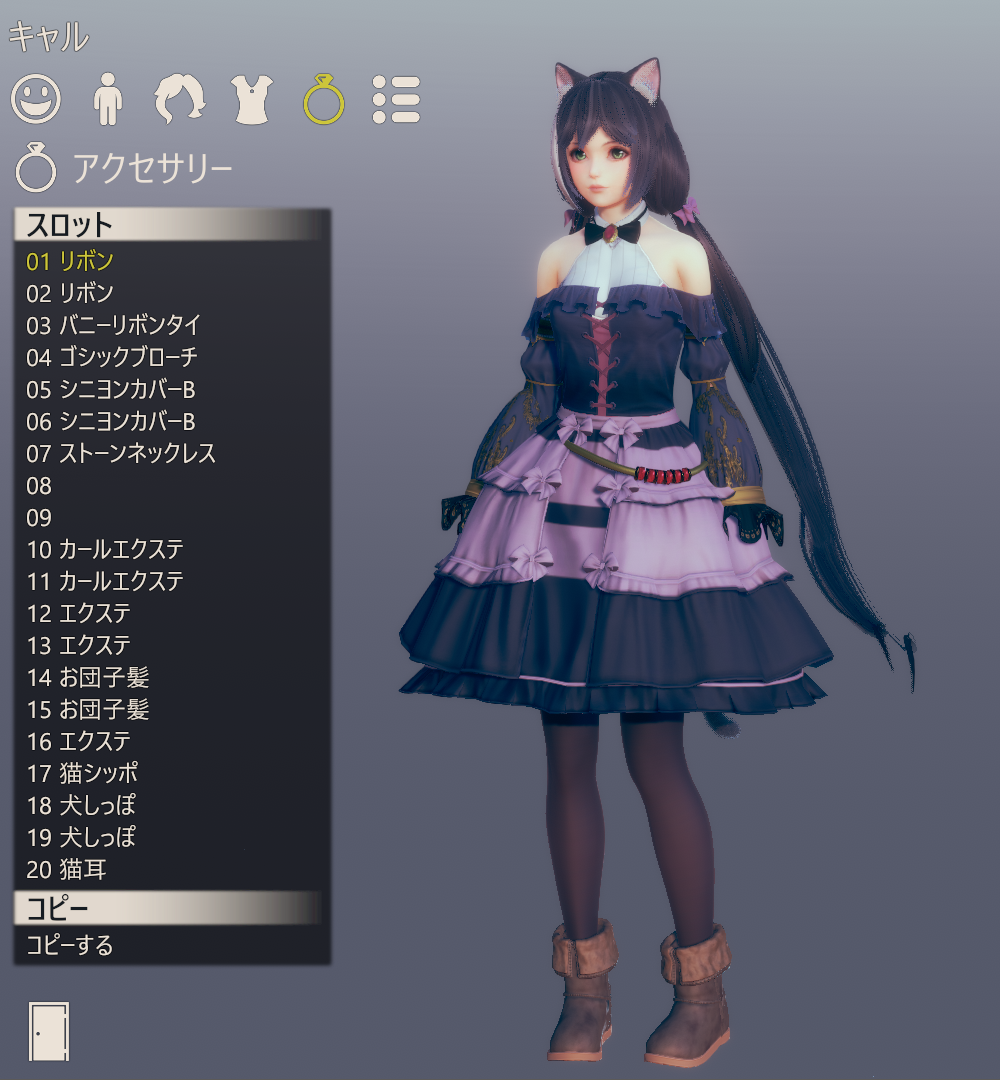Exit via the door icon

click(x=50, y=1031)
